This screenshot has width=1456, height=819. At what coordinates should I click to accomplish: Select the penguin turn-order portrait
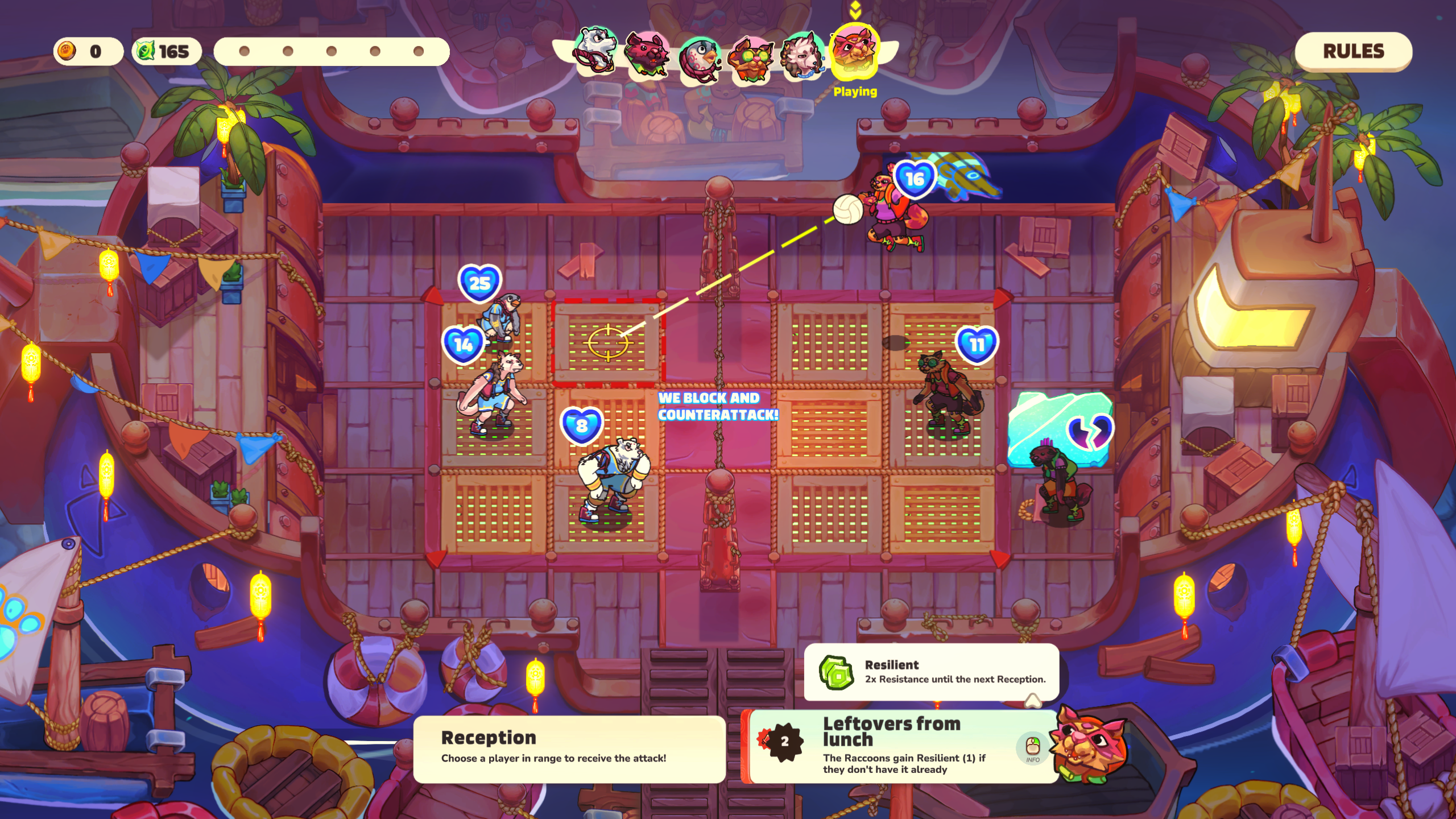pyautogui.click(x=699, y=58)
